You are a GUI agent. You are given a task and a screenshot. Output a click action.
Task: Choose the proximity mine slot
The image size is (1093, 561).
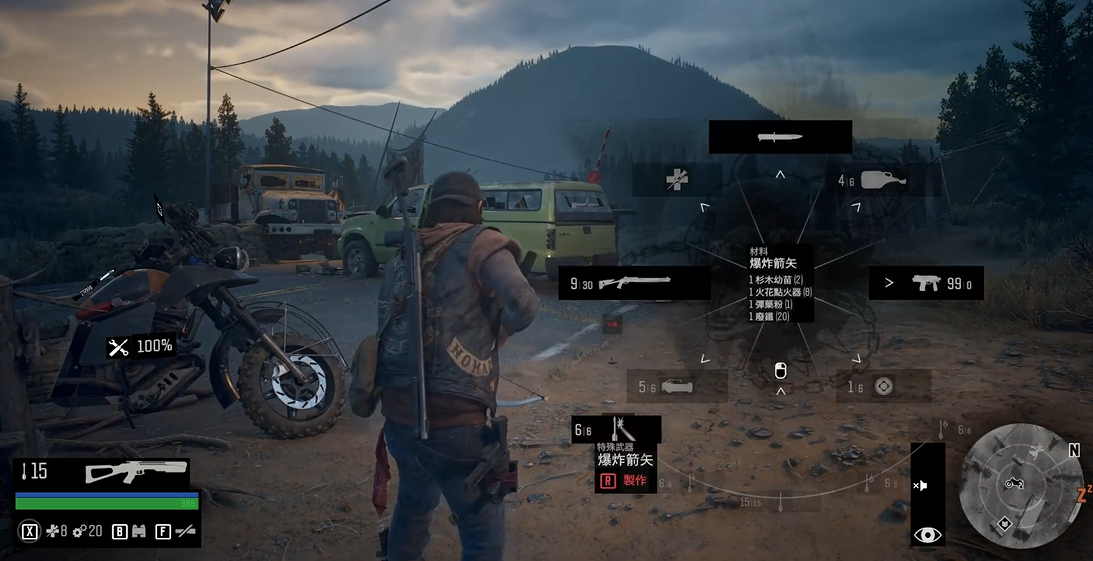click(x=882, y=386)
